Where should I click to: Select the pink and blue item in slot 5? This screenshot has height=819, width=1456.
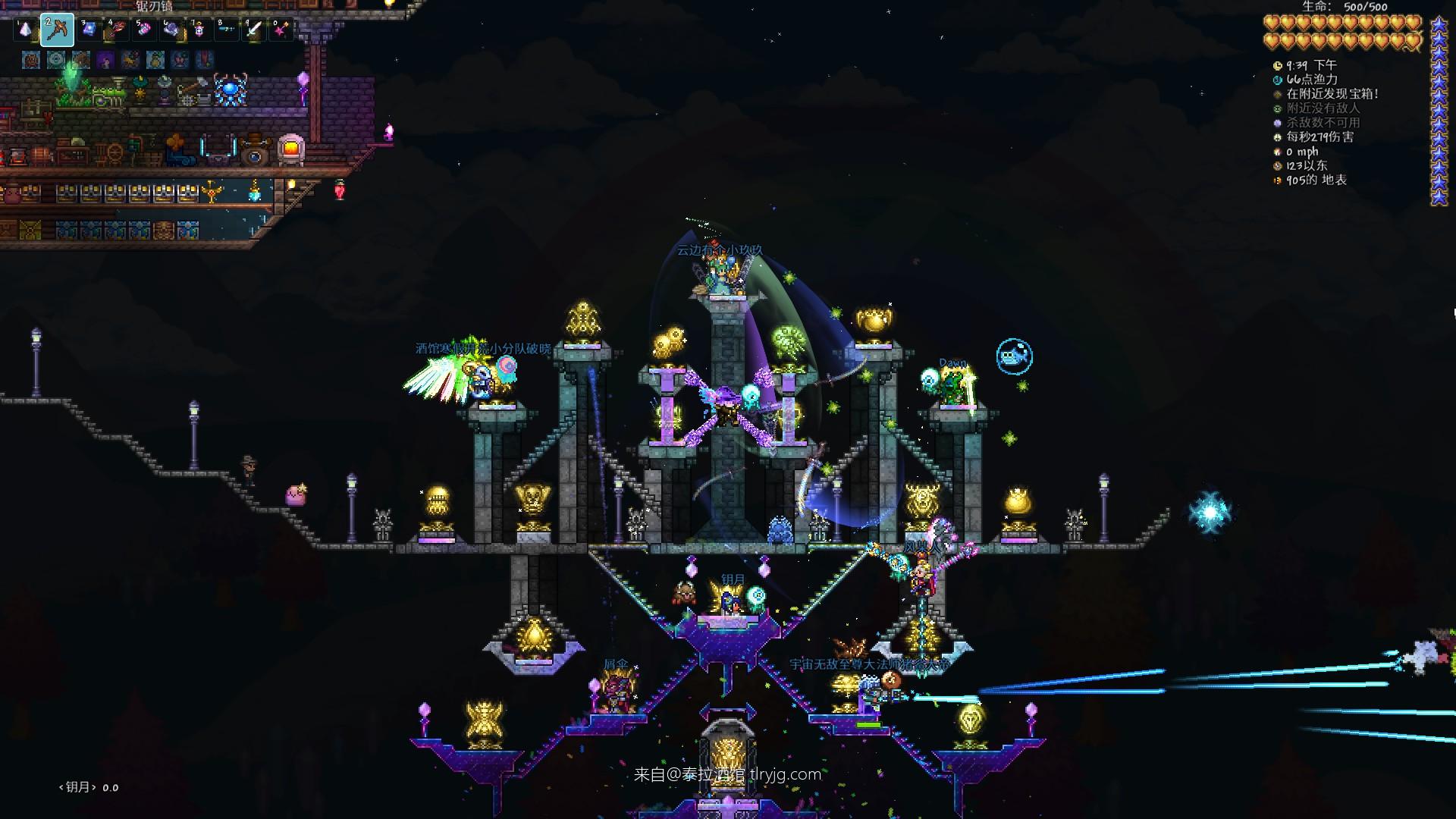pyautogui.click(x=144, y=30)
